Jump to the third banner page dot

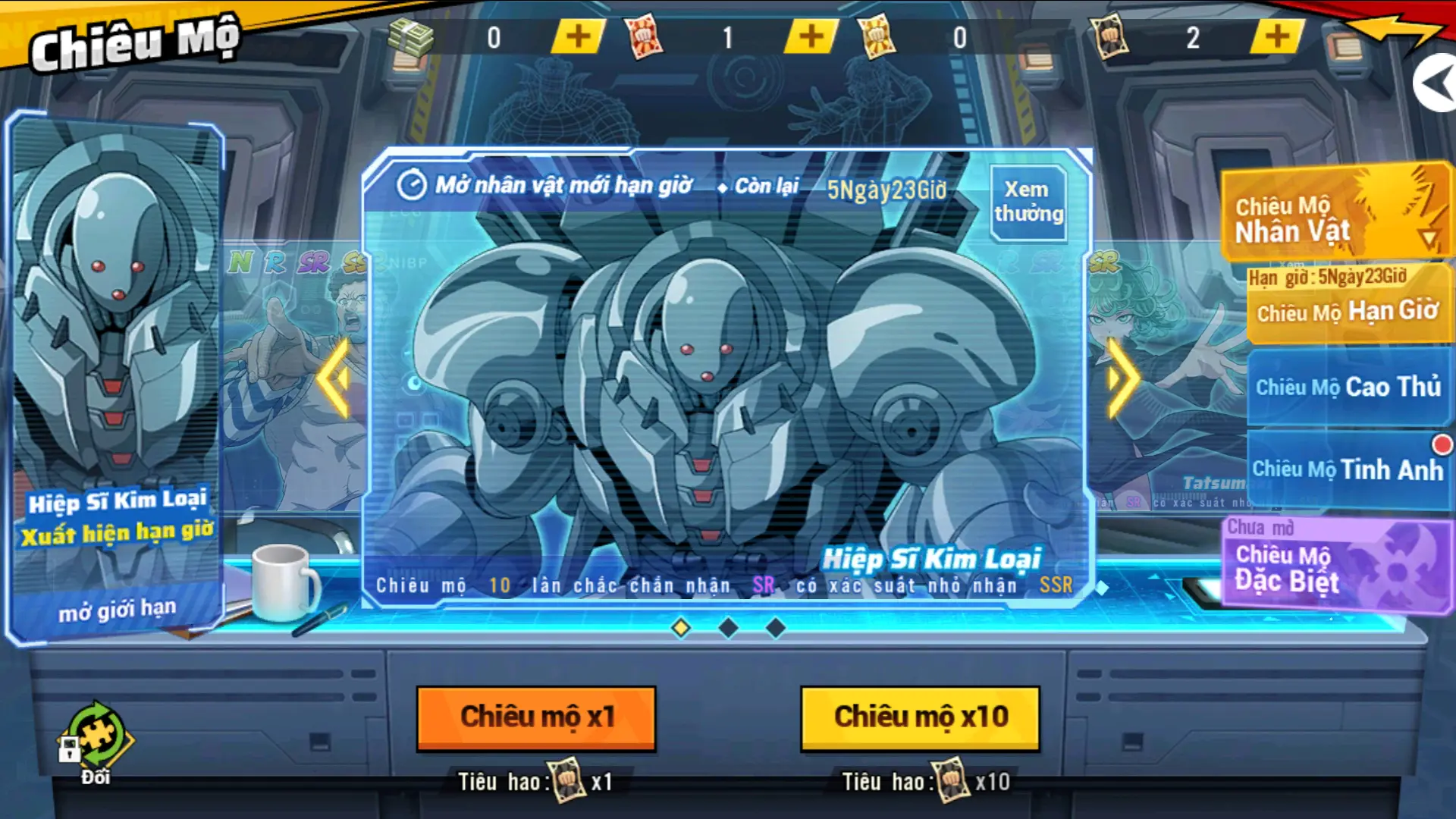point(775,628)
